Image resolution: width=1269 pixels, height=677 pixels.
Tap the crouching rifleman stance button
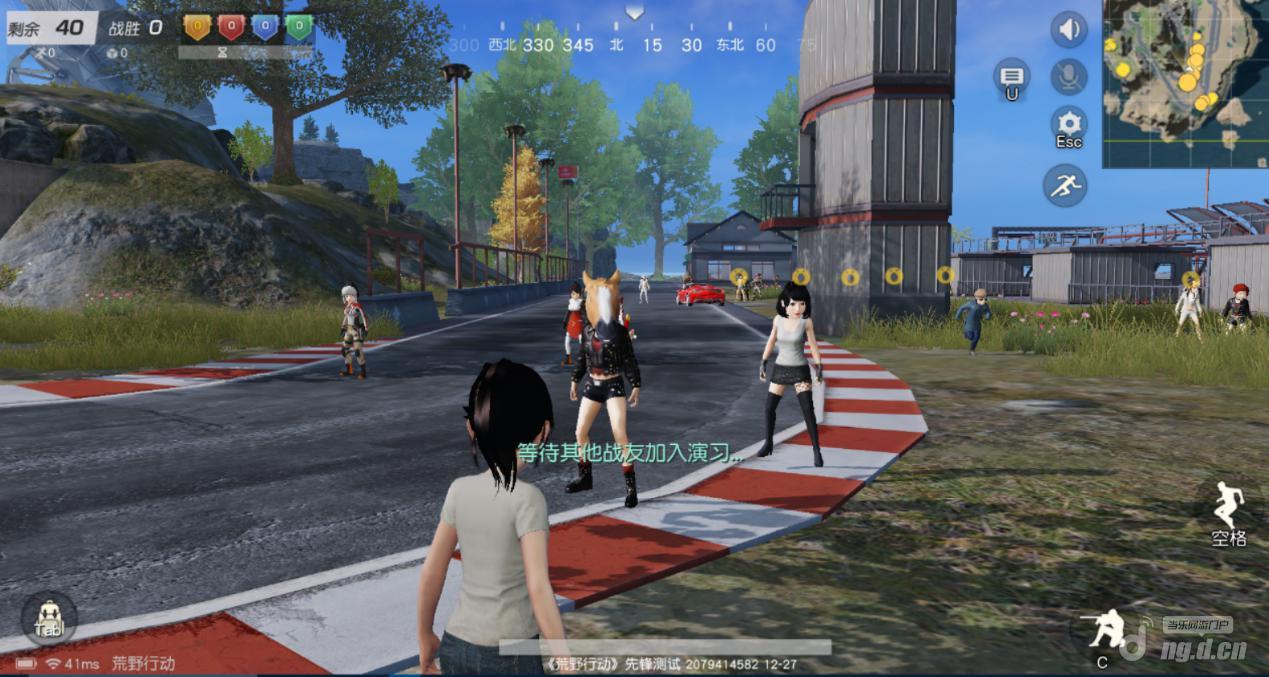click(1104, 630)
